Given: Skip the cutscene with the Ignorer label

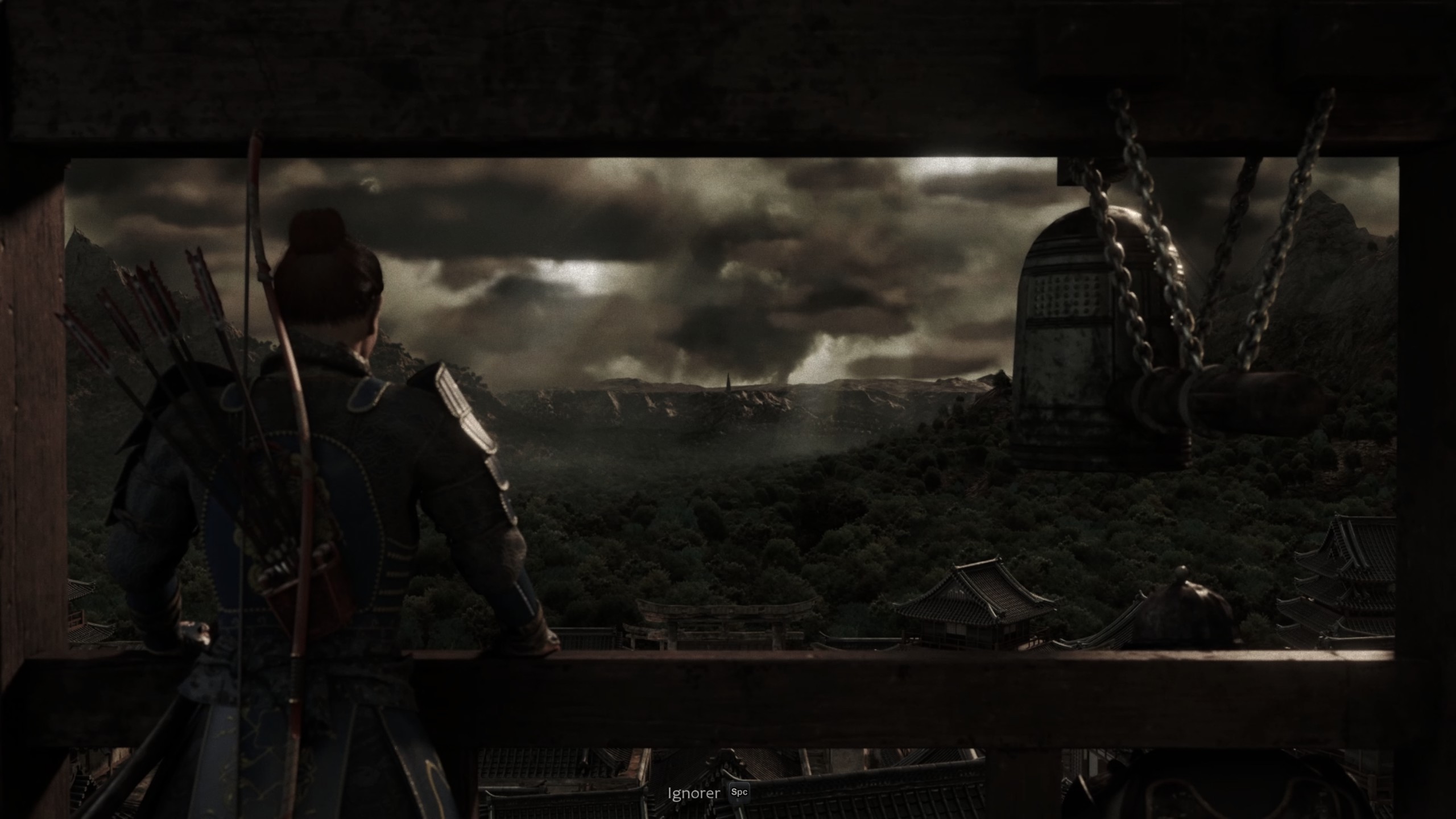Looking at the screenshot, I should point(694,793).
